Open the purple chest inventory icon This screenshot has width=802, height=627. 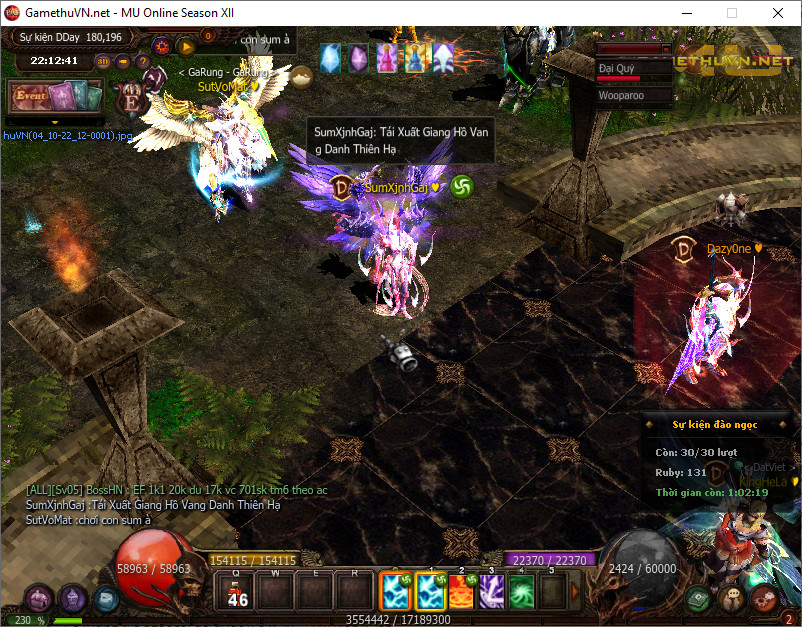click(39, 600)
